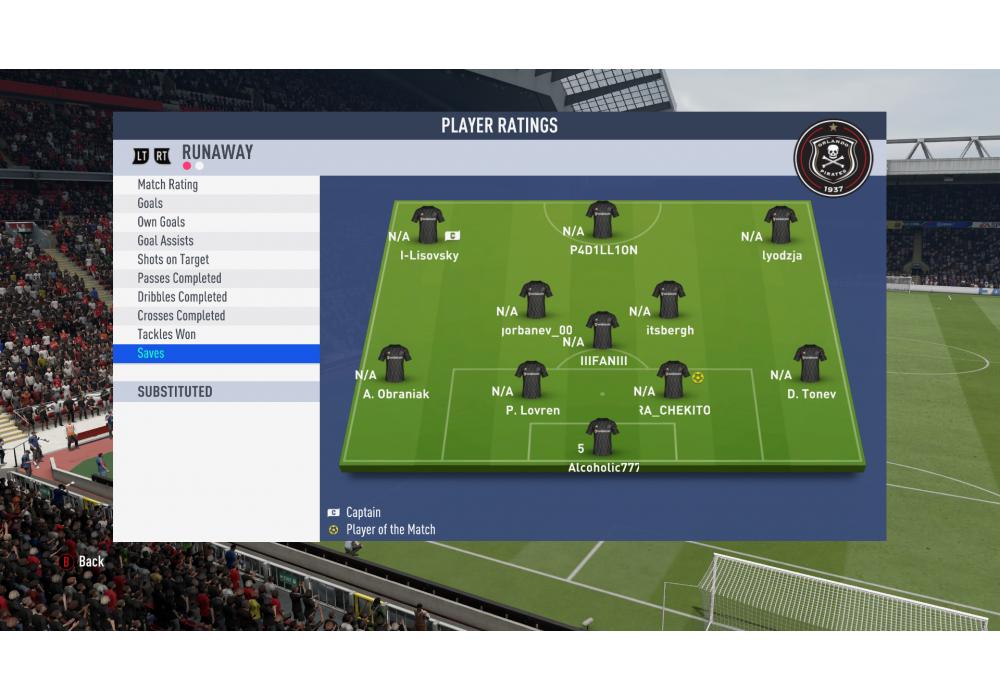Pick captain I-Lisovsky's shirt
This screenshot has height=700, width=1000.
coord(428,225)
